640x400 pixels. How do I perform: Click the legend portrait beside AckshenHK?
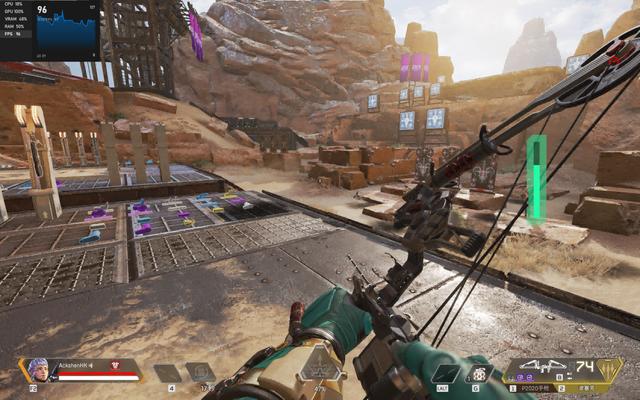tap(37, 368)
